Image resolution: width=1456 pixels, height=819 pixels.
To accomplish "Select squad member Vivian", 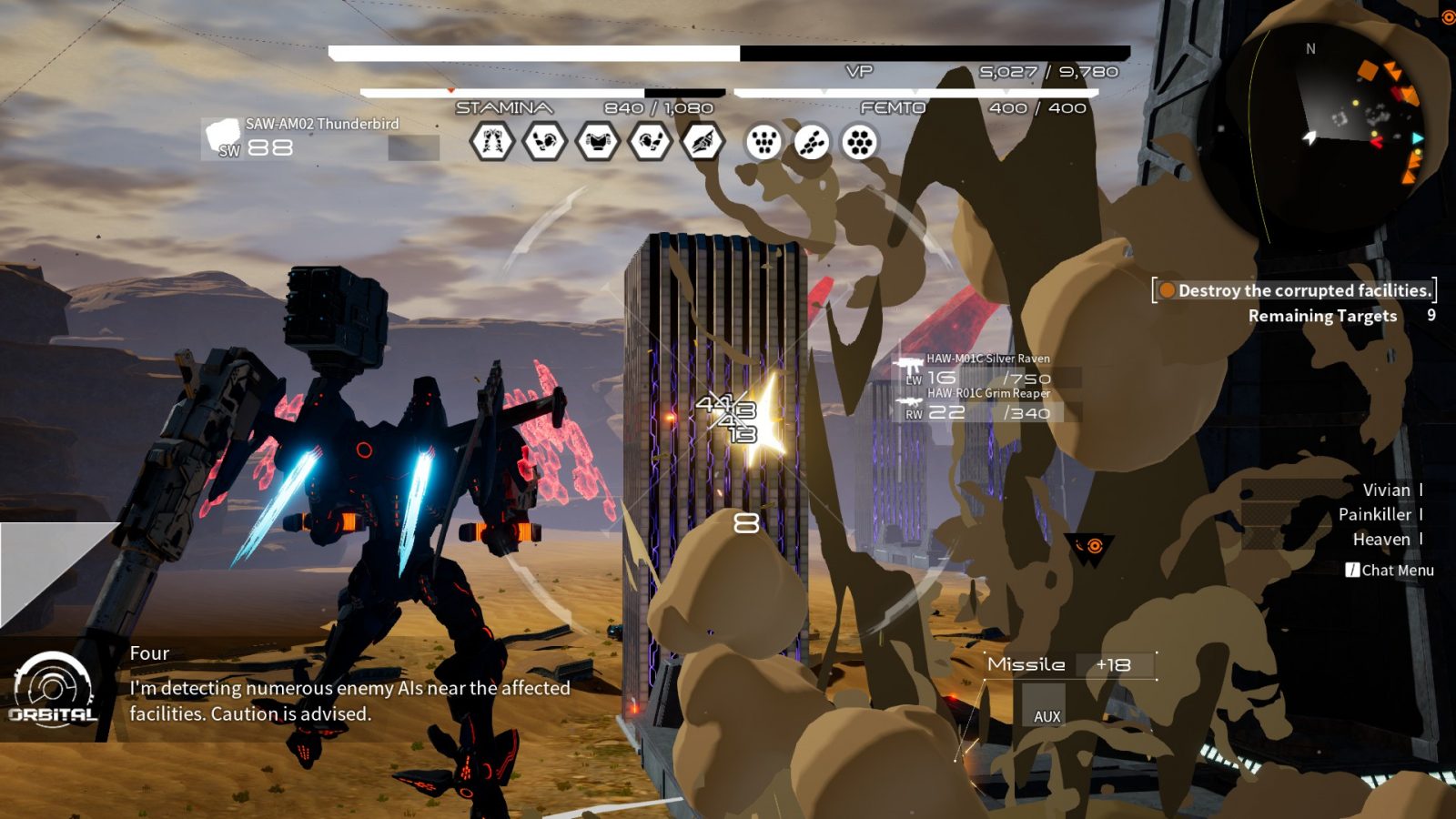I will pyautogui.click(x=1386, y=490).
